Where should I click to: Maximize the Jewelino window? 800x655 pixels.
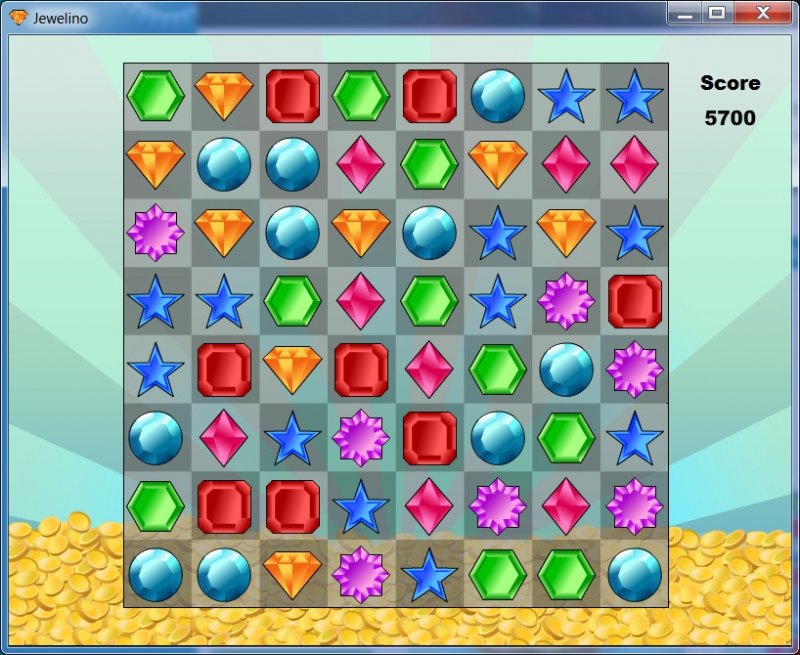click(716, 13)
